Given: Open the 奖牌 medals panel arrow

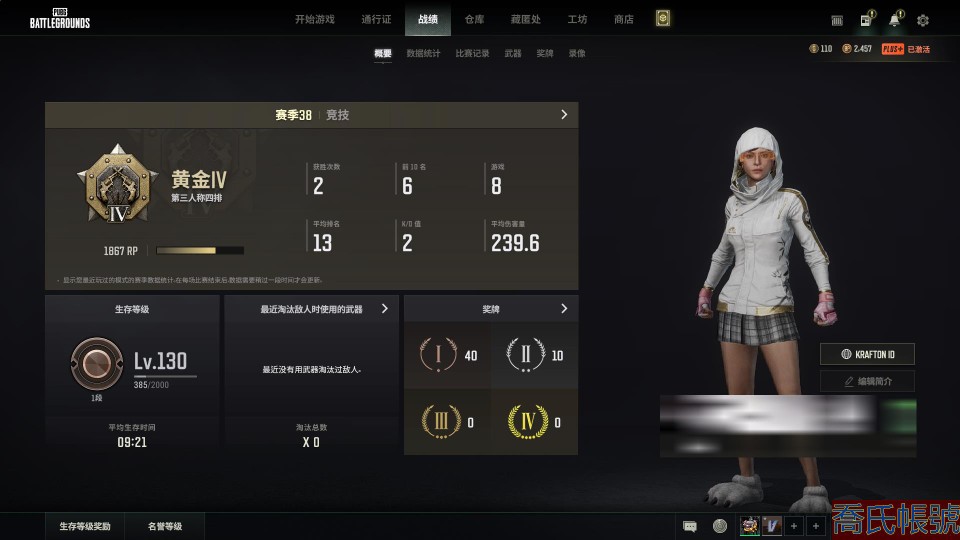Looking at the screenshot, I should (564, 309).
